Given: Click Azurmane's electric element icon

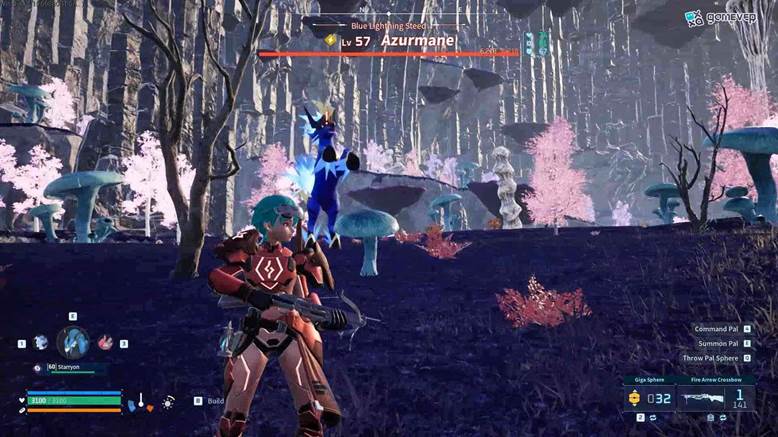Looking at the screenshot, I should [x=330, y=40].
